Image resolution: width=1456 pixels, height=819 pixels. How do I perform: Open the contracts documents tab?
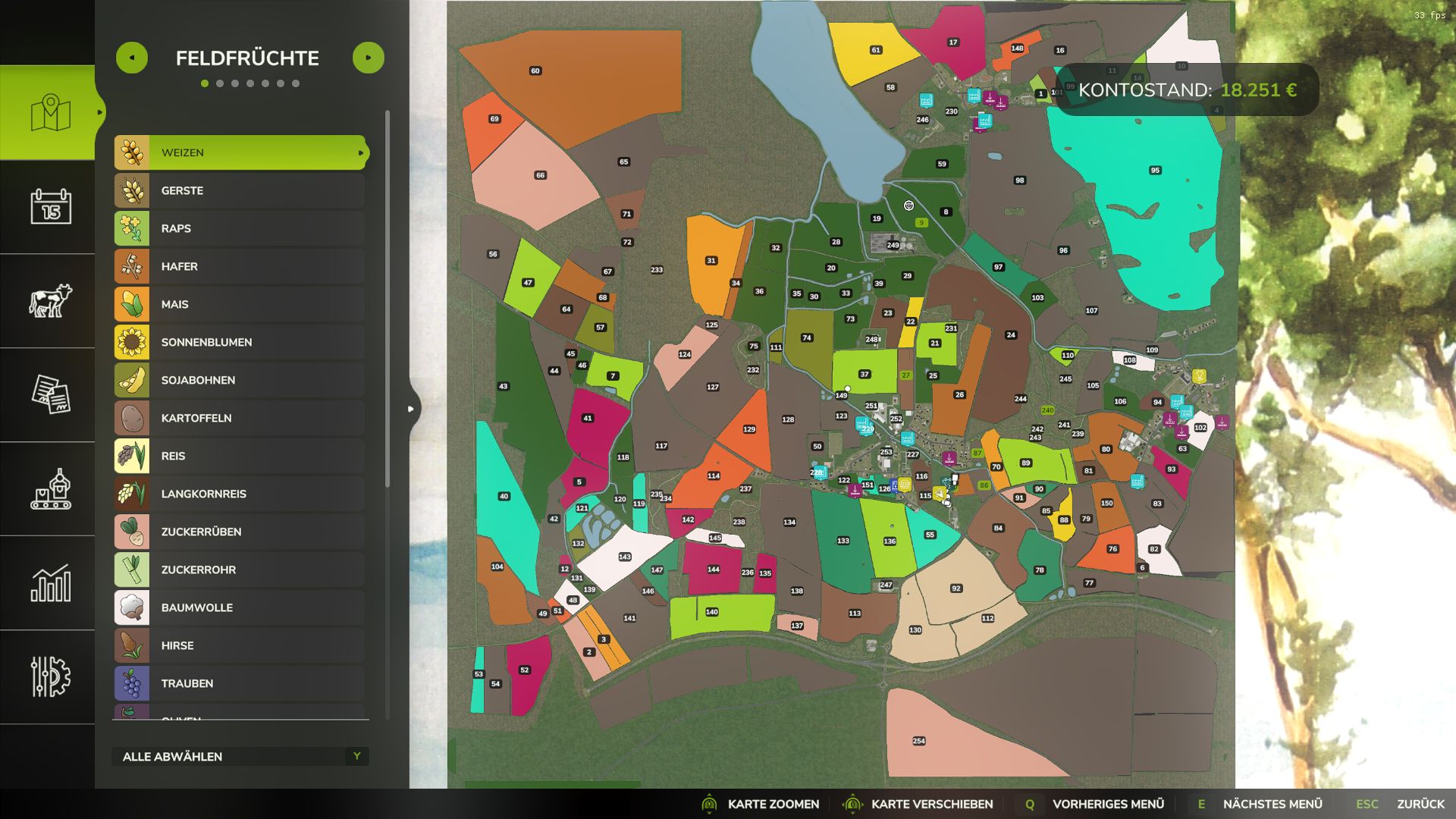(50, 394)
